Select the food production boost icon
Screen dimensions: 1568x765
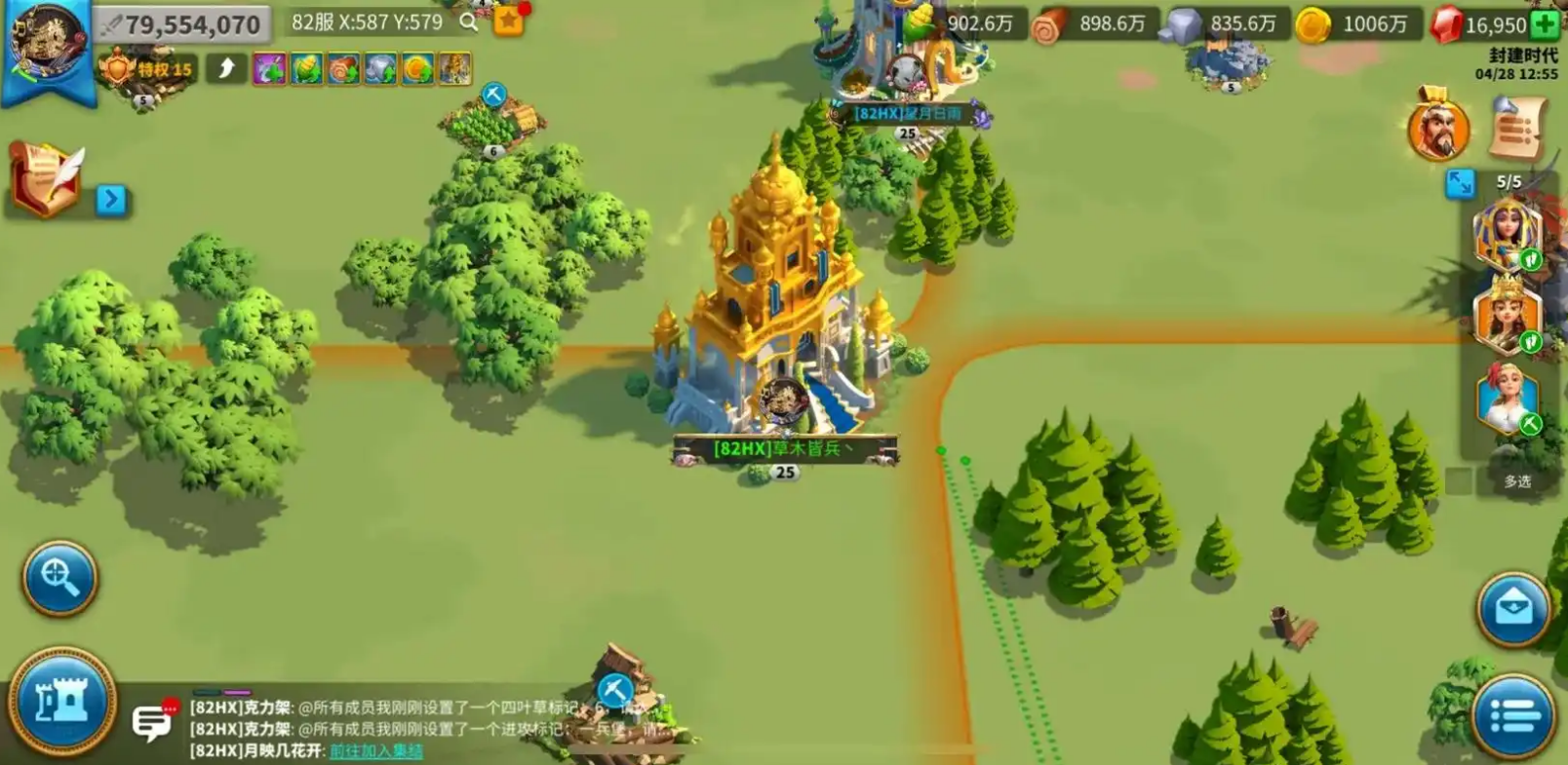pos(306,68)
